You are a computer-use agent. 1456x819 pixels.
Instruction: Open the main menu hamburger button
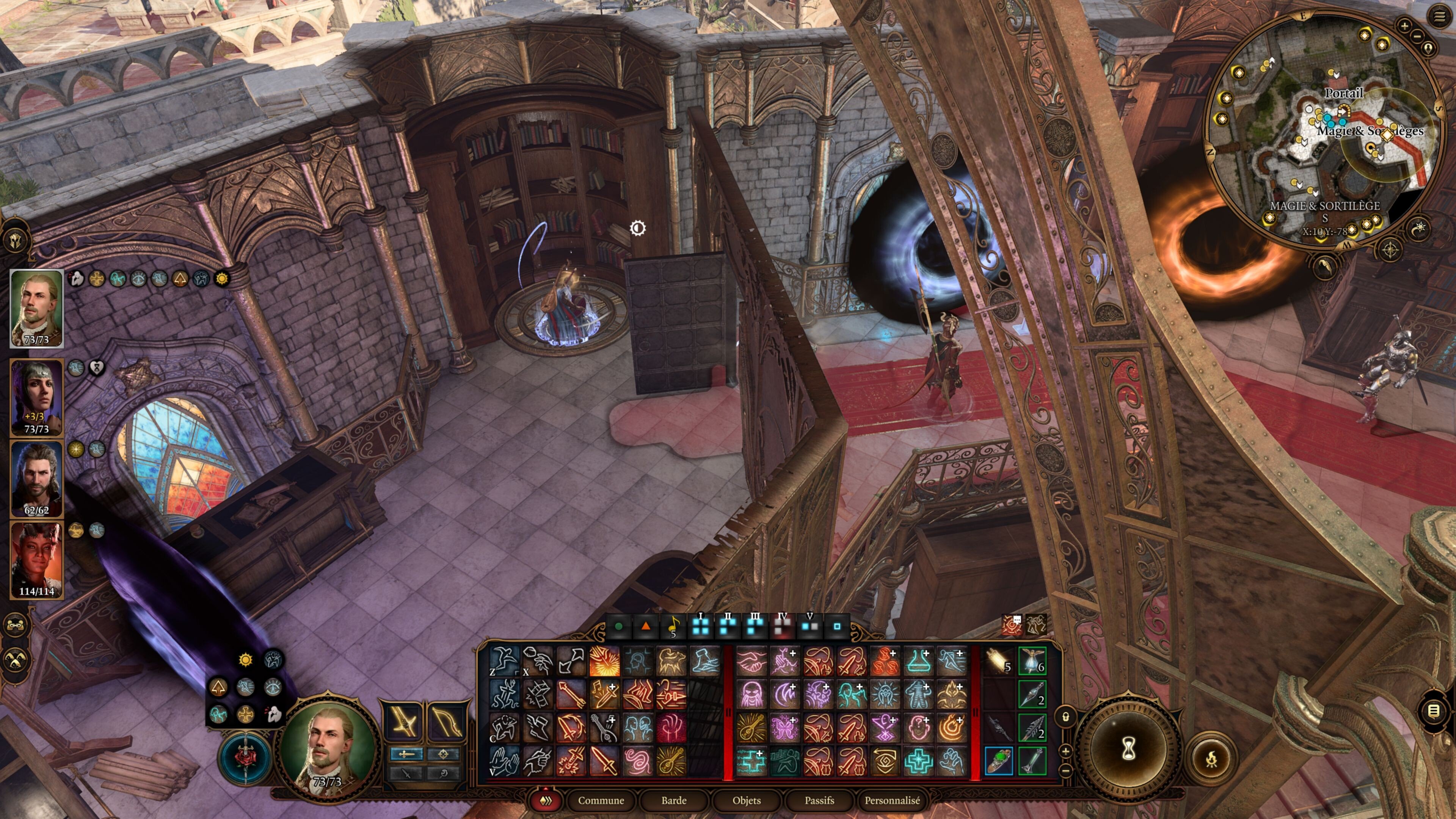tap(1439, 16)
